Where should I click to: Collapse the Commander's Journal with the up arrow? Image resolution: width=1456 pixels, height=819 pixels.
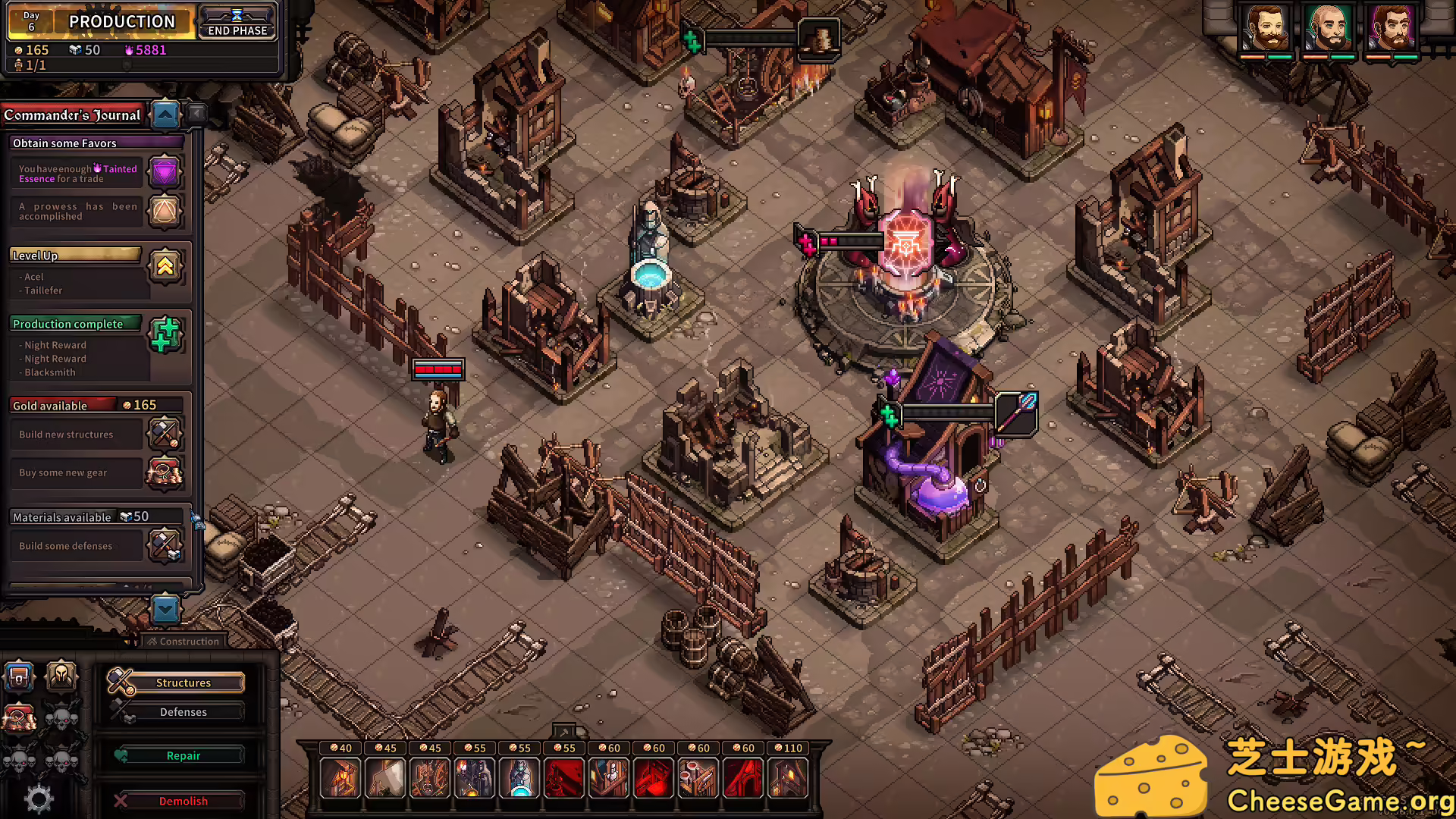point(165,115)
